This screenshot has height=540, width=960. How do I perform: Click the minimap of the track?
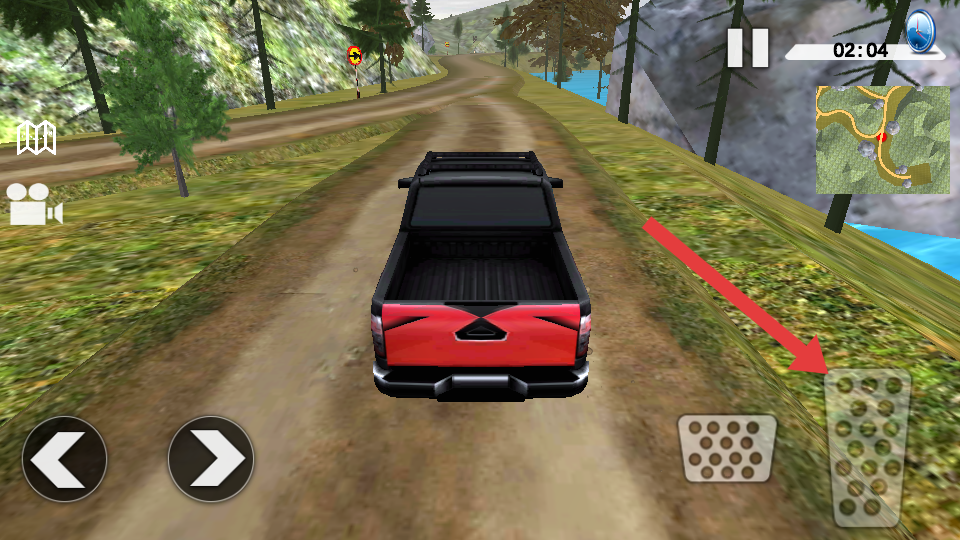[x=882, y=139]
